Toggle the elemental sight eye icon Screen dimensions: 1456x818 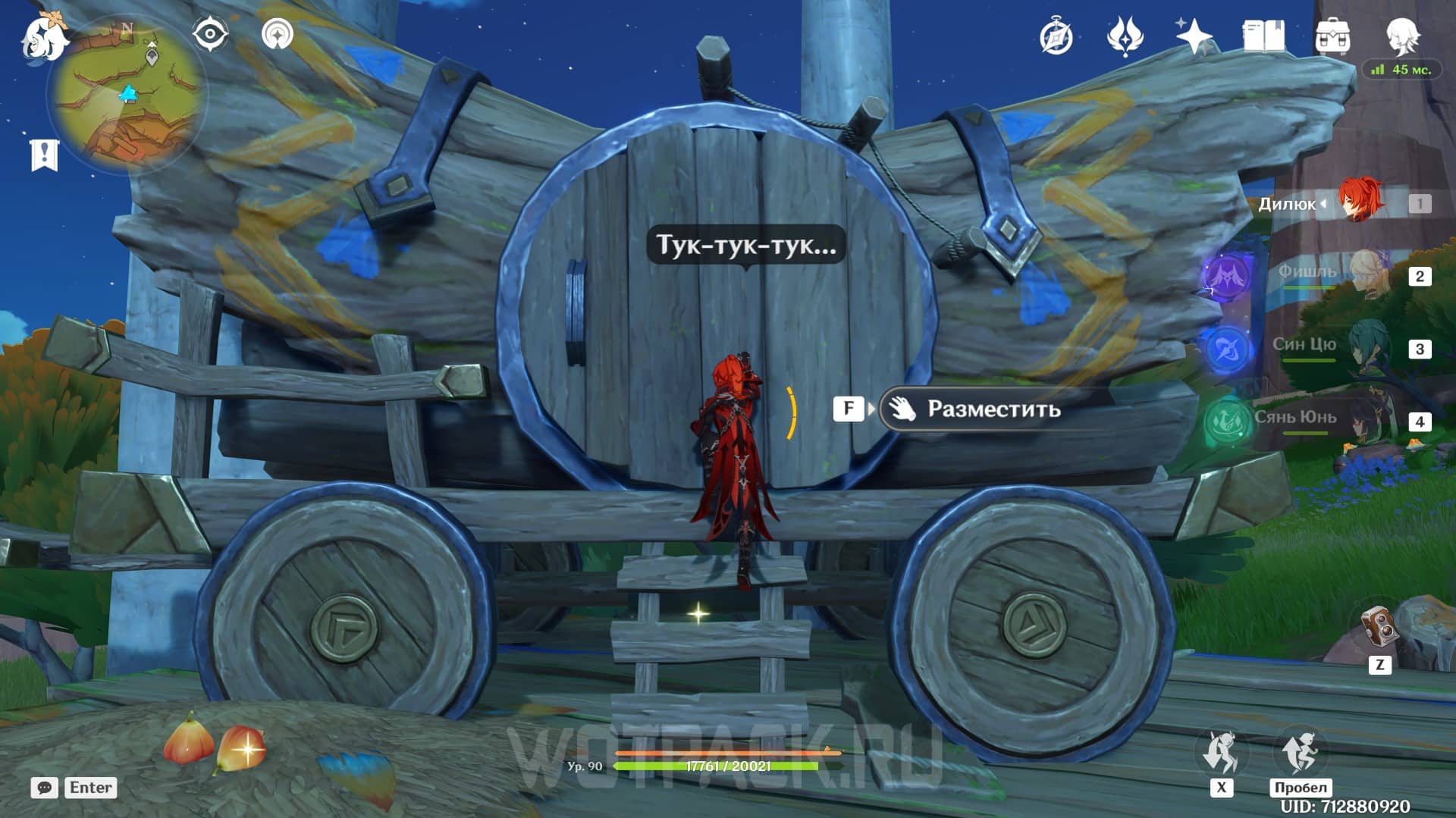210,34
